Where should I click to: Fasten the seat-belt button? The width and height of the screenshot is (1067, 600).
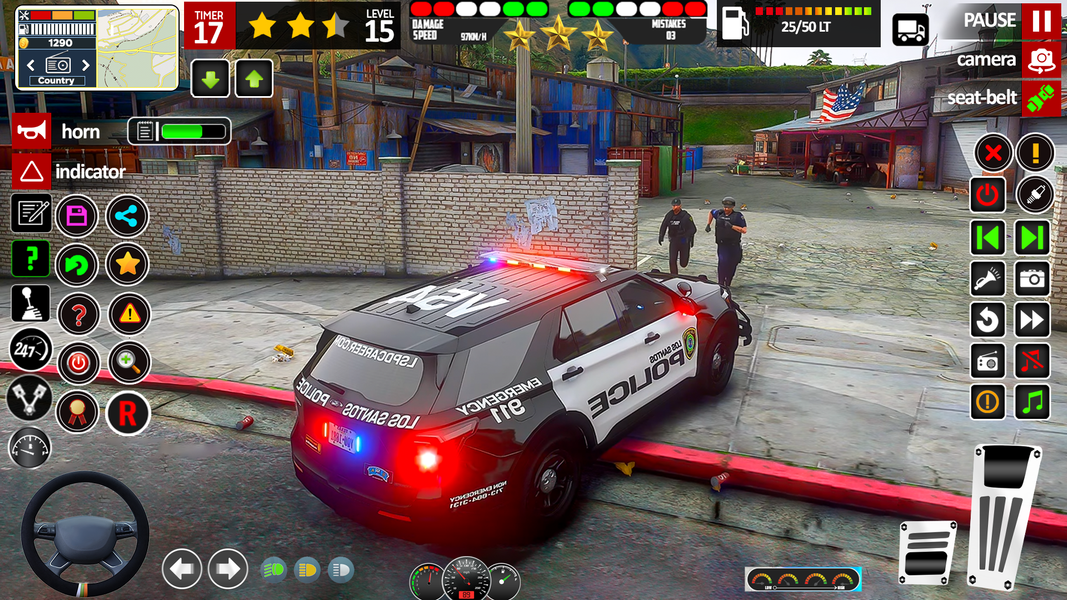[x=1041, y=98]
